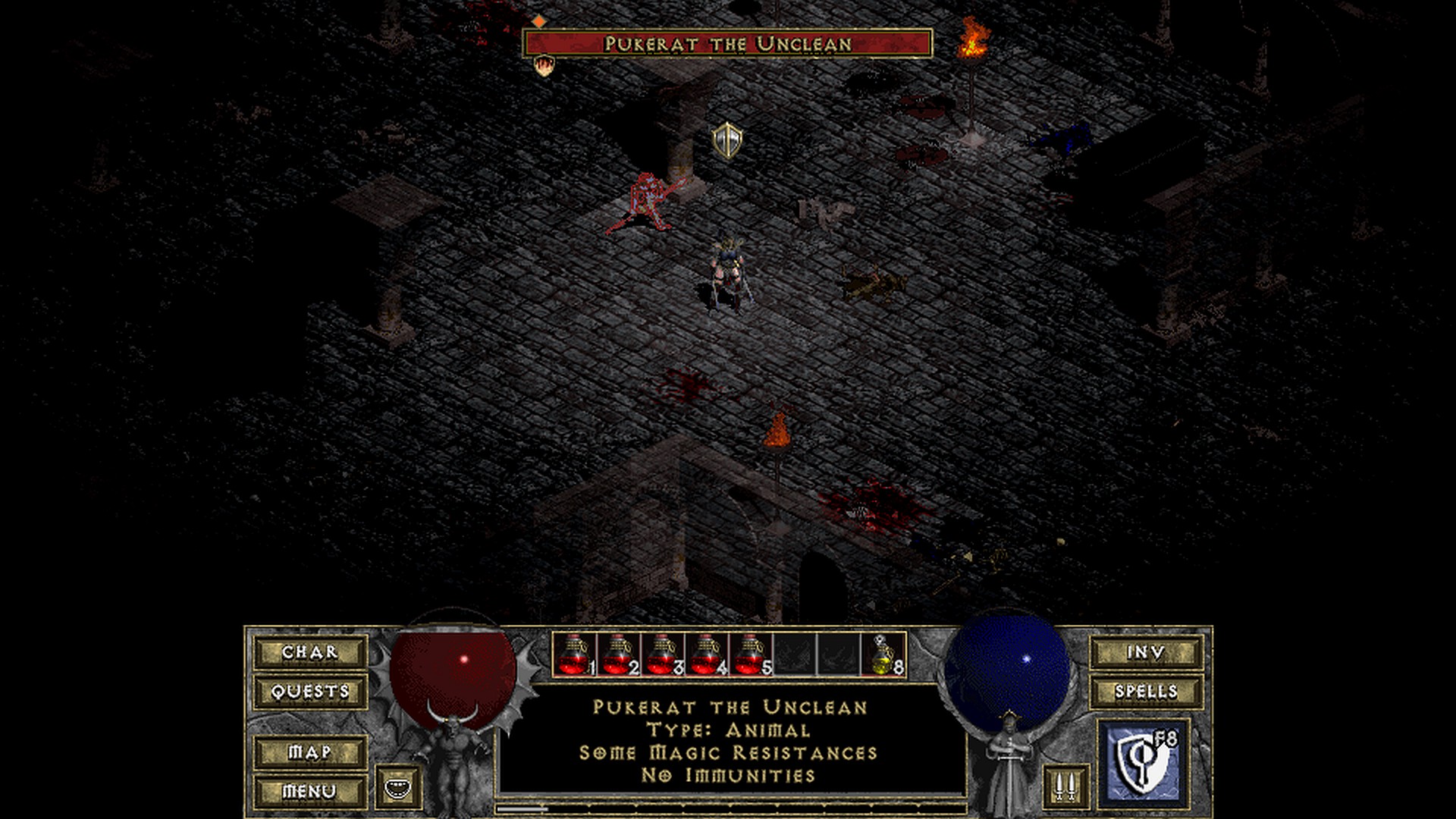Open the INV inventory panel

point(1146,652)
